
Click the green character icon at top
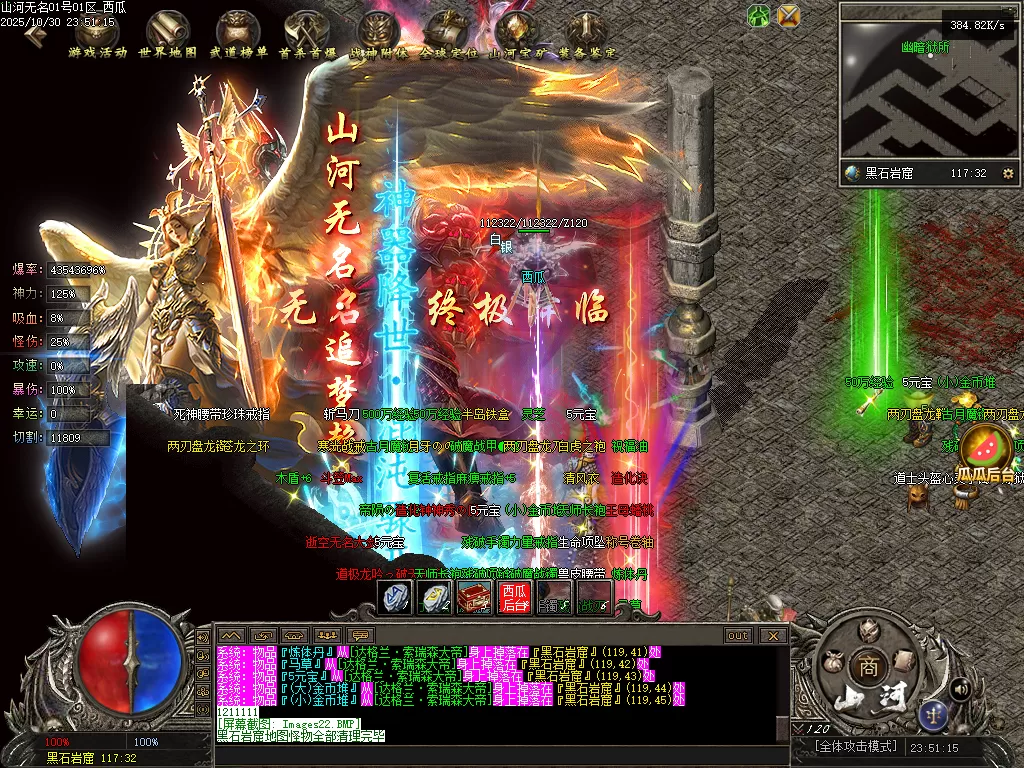(759, 15)
